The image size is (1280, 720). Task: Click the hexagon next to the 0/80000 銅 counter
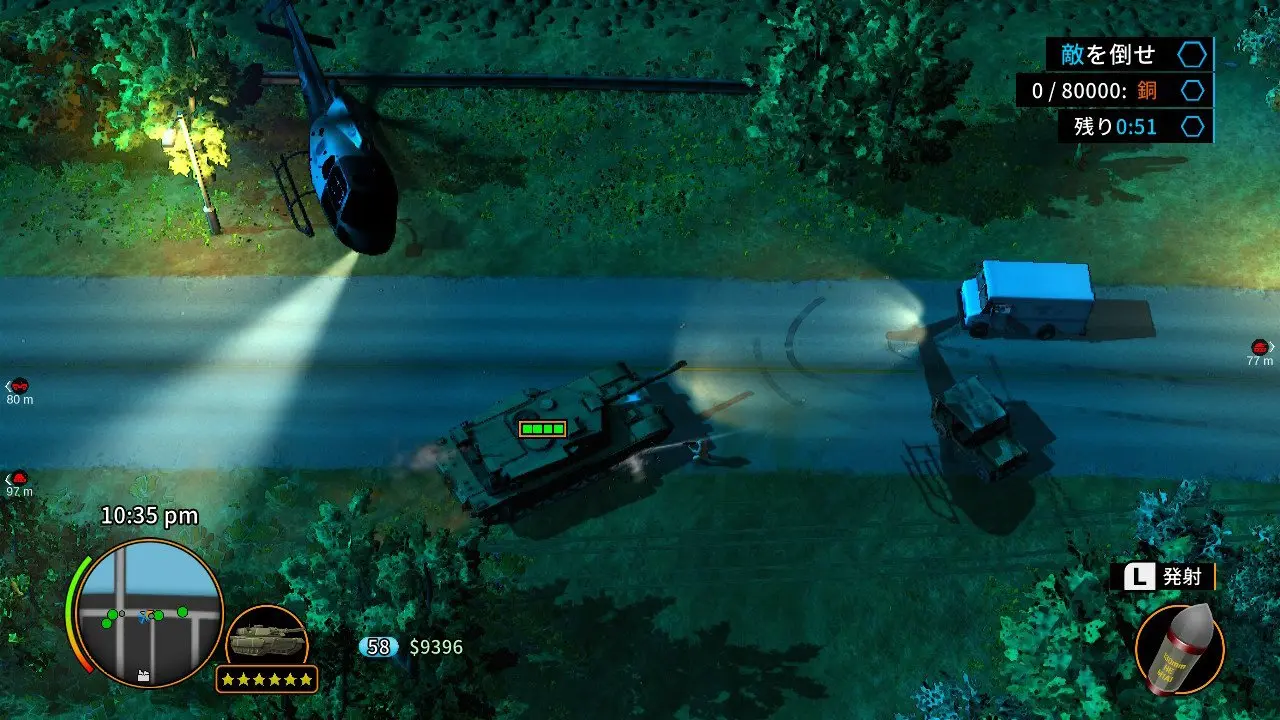(1190, 91)
